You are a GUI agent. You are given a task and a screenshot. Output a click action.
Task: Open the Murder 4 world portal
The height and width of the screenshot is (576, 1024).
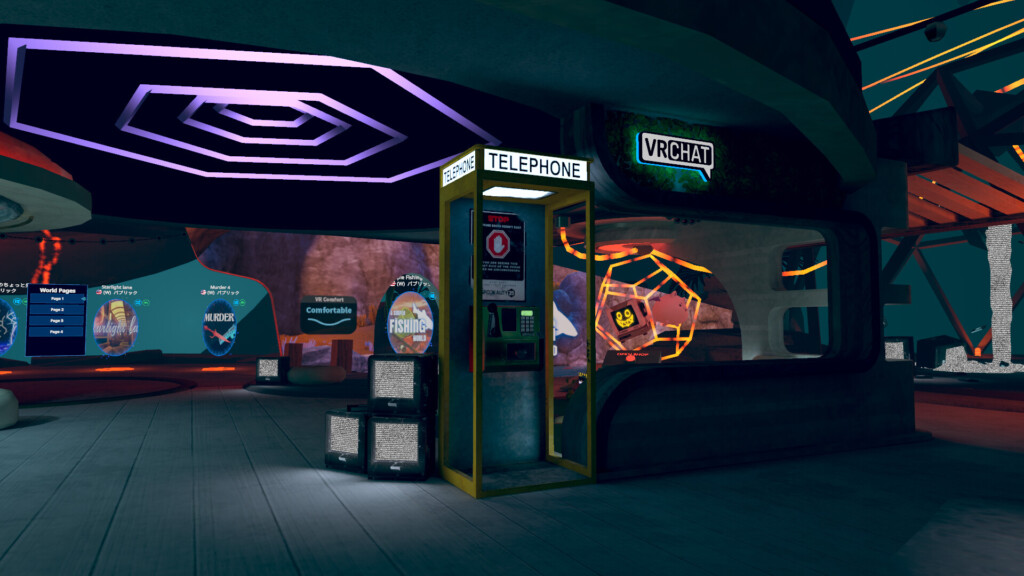[x=219, y=326]
